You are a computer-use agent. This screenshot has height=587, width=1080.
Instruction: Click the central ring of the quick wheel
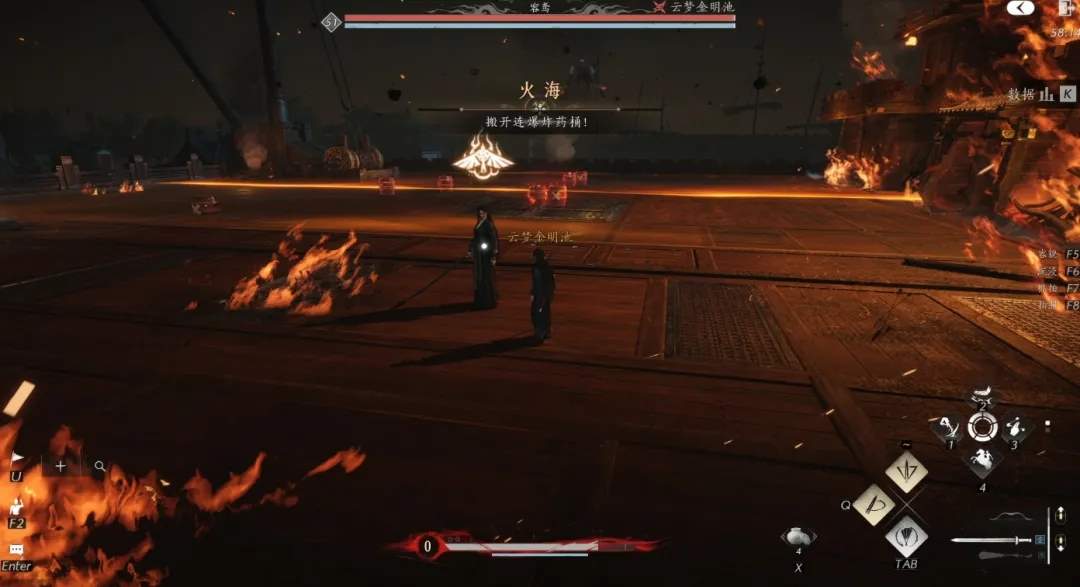point(981,427)
